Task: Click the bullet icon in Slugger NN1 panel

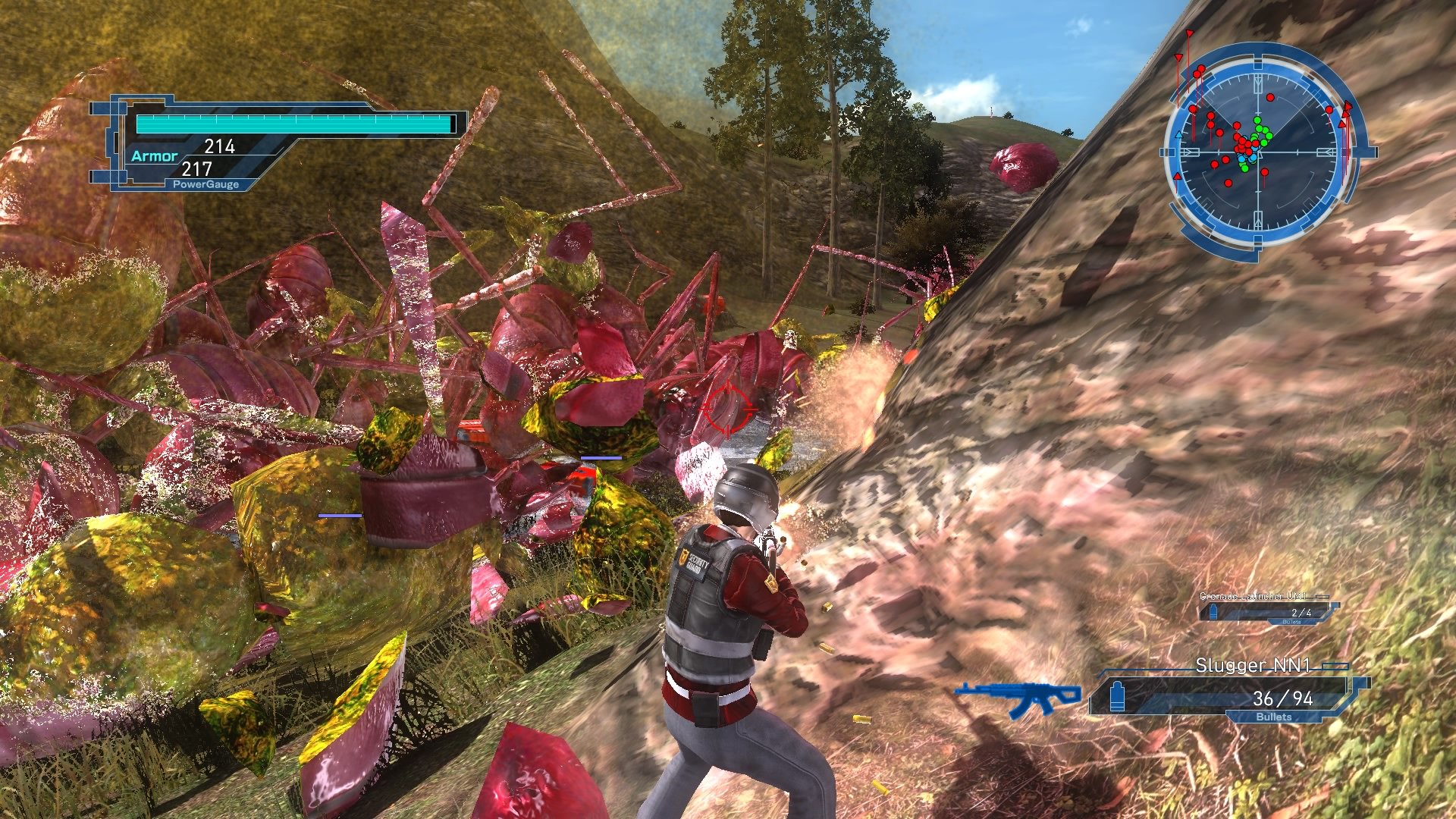Action: click(x=1117, y=696)
